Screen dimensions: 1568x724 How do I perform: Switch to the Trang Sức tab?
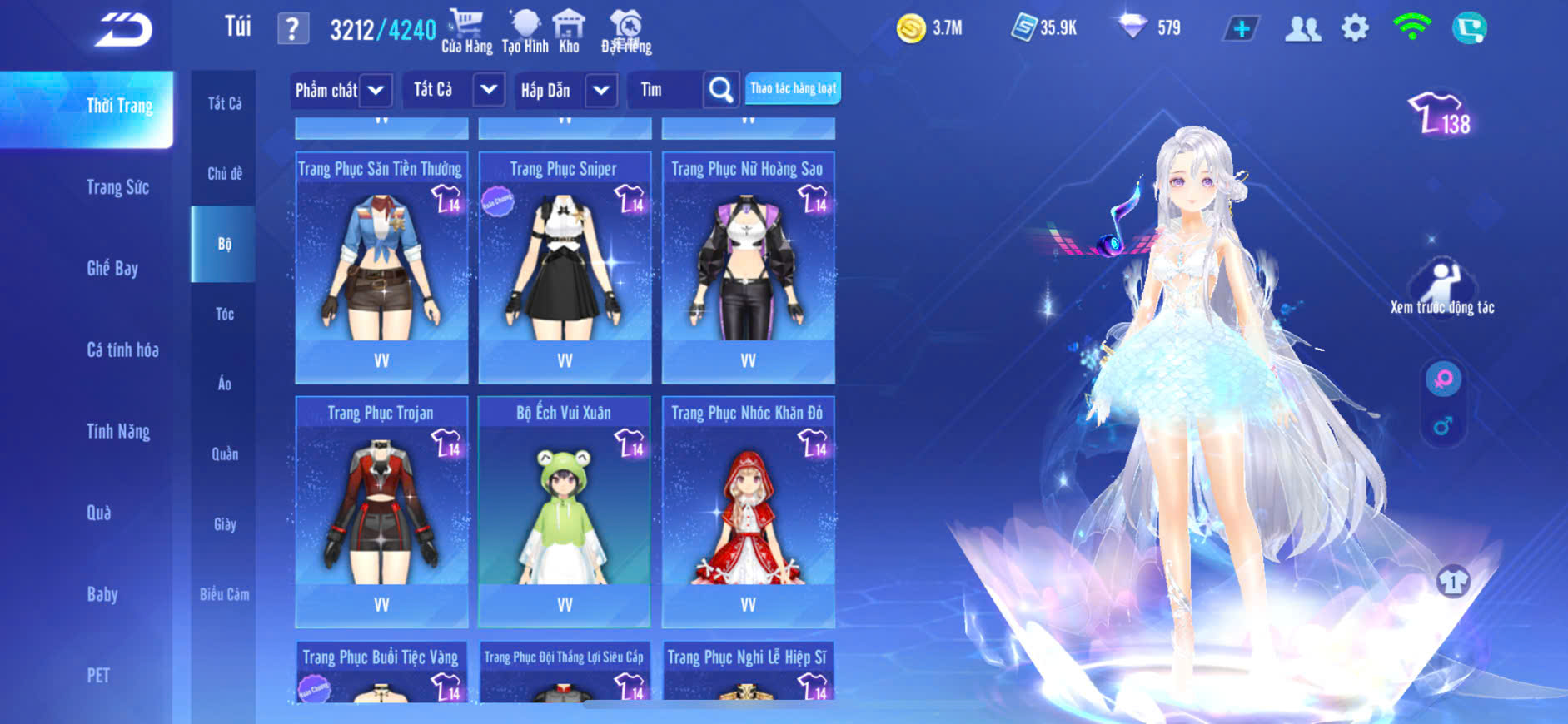click(117, 187)
